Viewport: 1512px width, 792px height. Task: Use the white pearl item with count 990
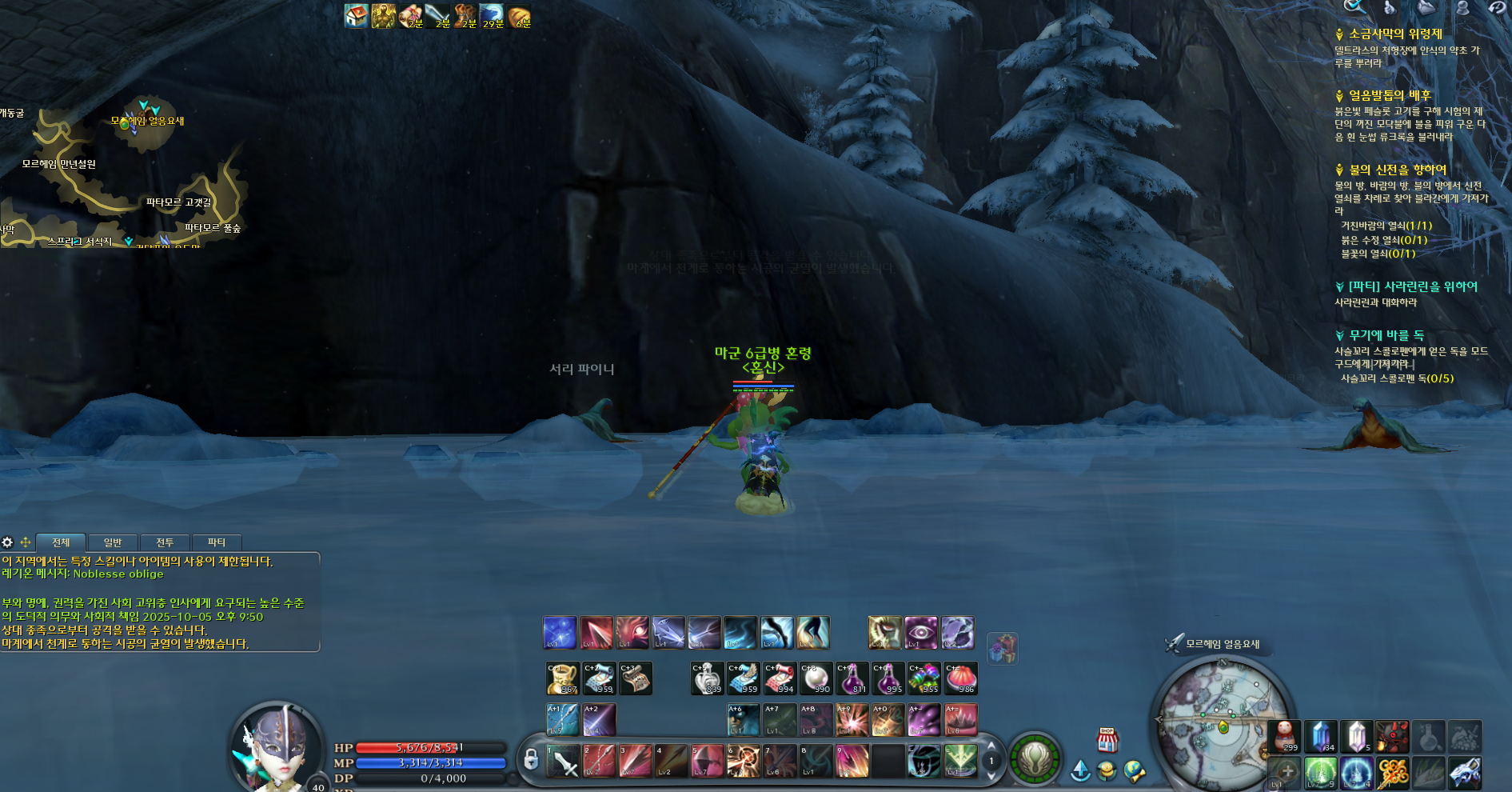pyautogui.click(x=816, y=678)
